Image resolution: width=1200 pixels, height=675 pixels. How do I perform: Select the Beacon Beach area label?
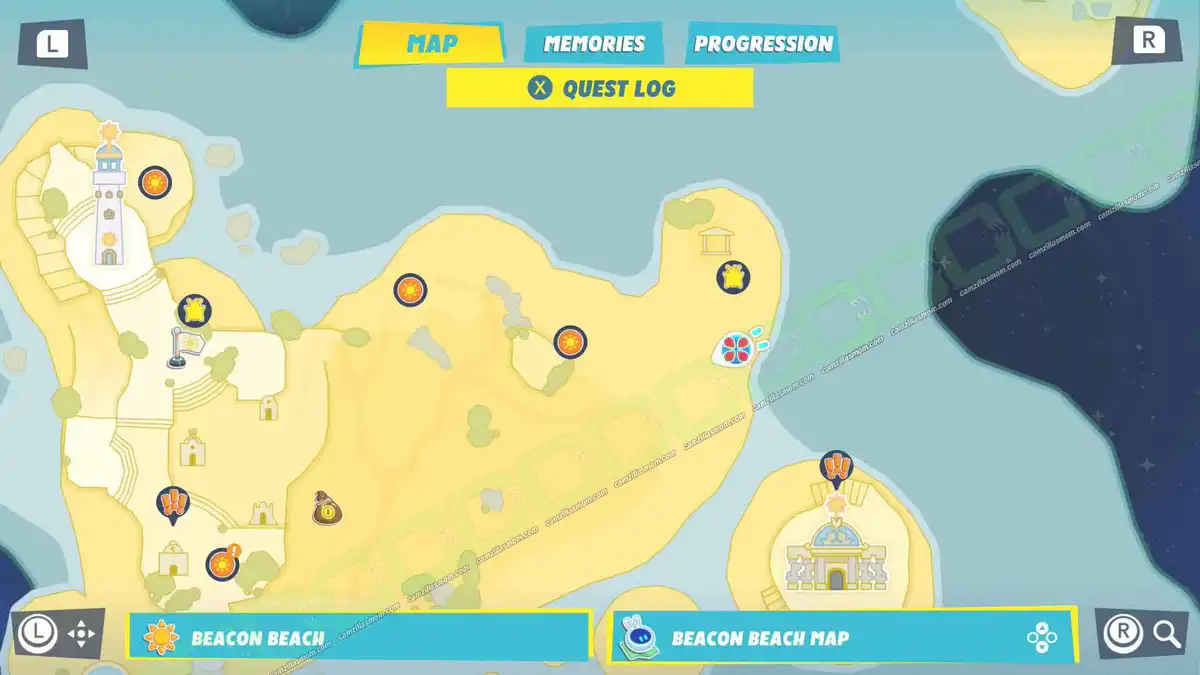coord(358,637)
